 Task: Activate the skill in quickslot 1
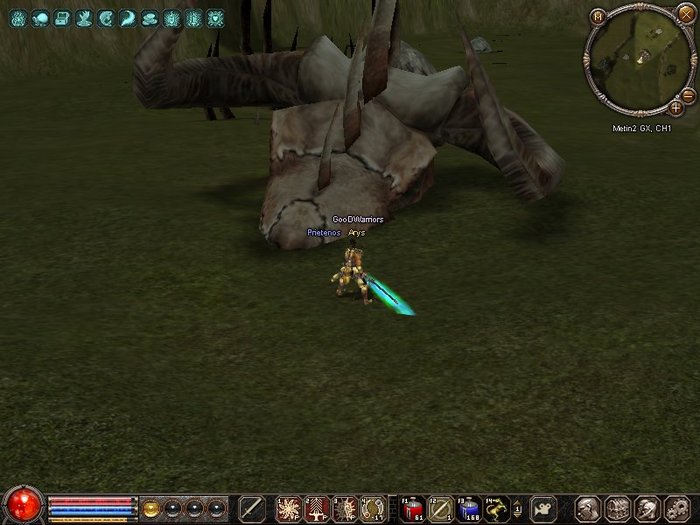[289, 509]
